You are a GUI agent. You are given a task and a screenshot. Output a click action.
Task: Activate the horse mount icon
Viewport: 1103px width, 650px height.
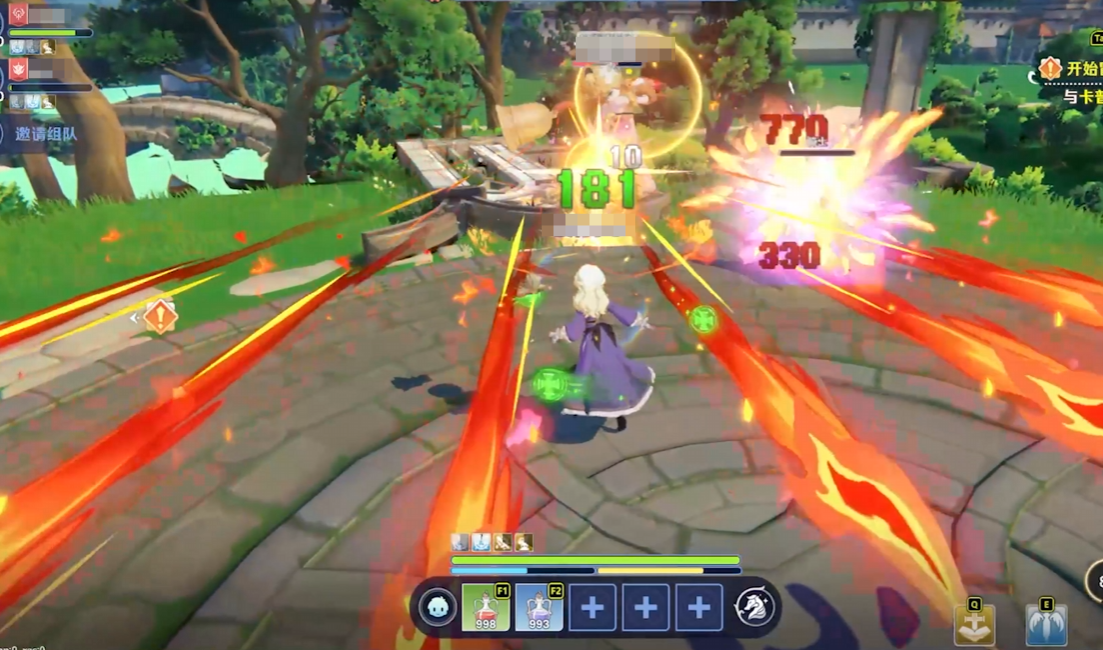point(755,608)
